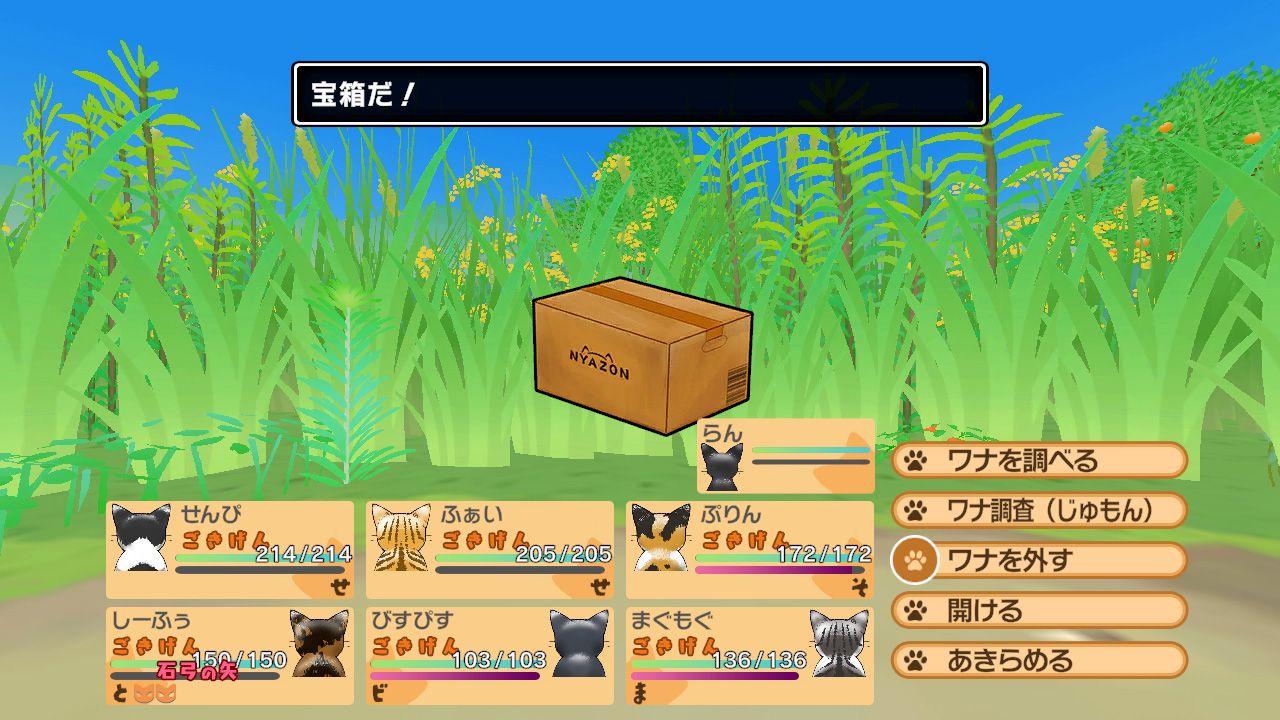The width and height of the screenshot is (1280, 720).
Task: Select the らん character panel
Action: [786, 456]
